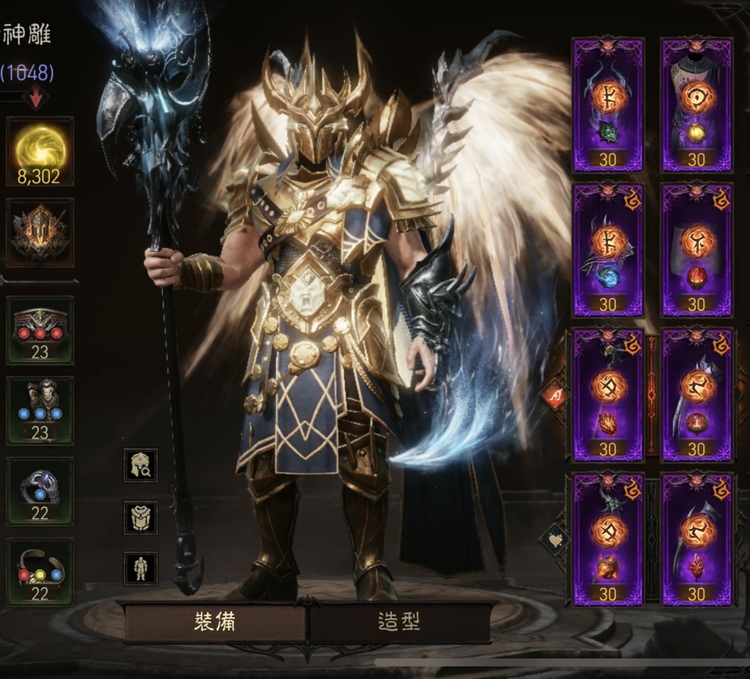Select the ring slot with one blue gem
Viewport: 750px width, 679px height.
click(x=40, y=491)
